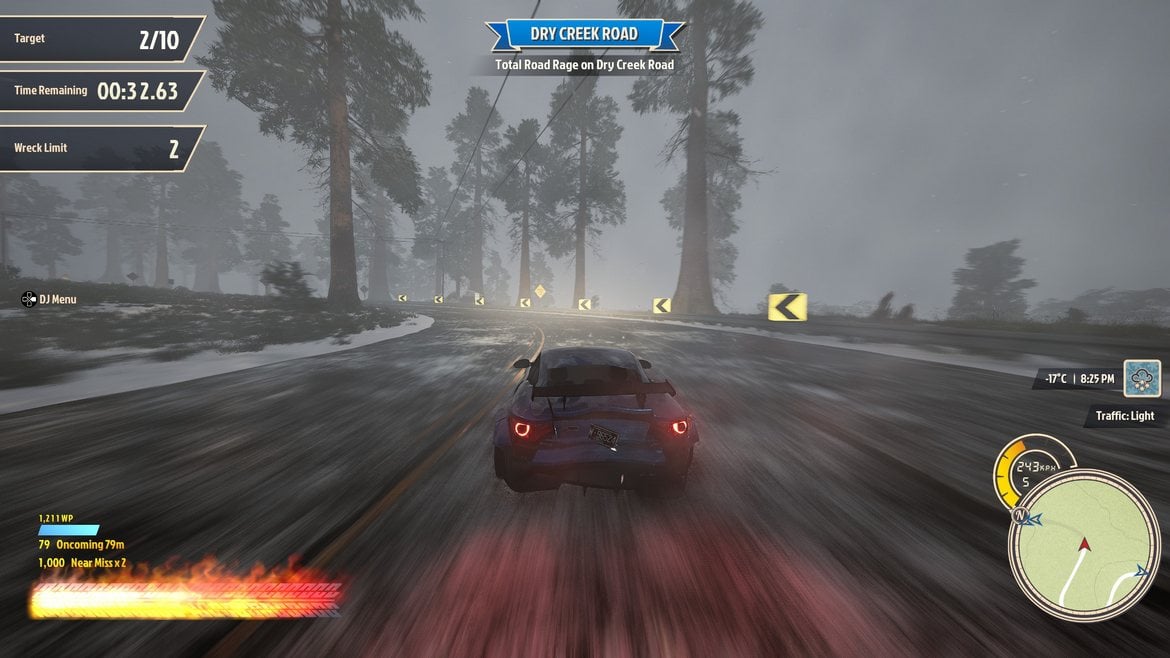Open the circular minimap

click(1084, 545)
